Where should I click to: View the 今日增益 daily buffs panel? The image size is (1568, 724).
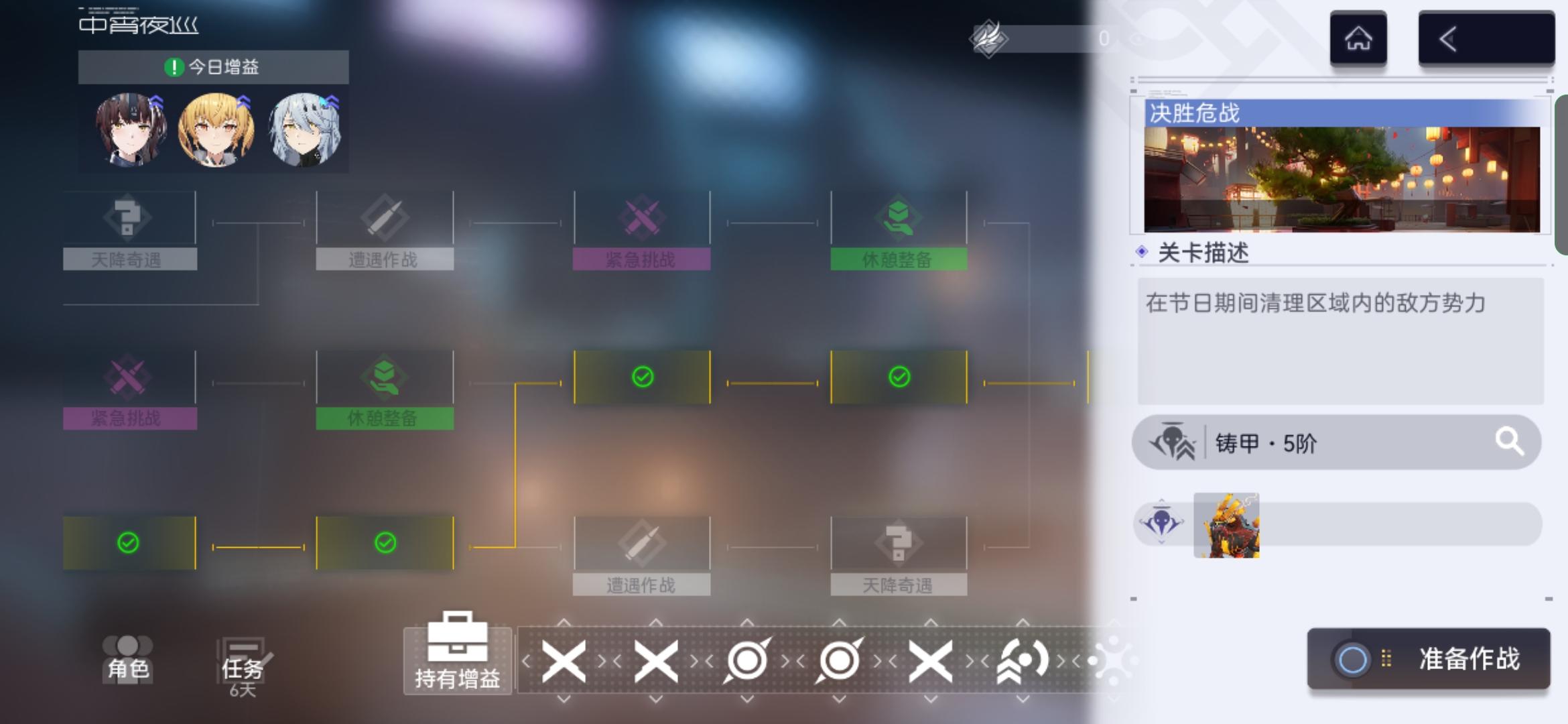(212, 67)
